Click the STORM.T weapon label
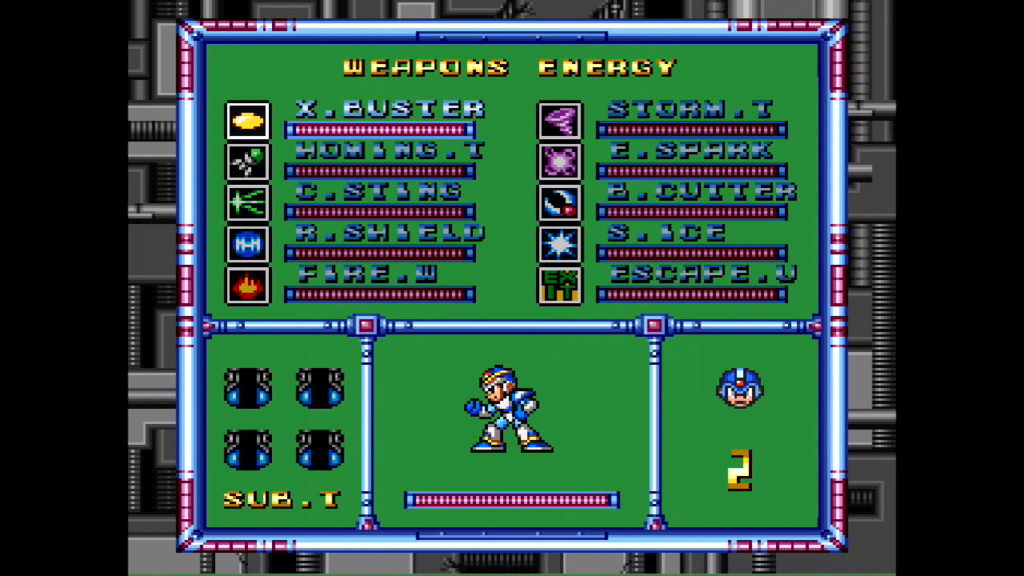 (x=690, y=109)
